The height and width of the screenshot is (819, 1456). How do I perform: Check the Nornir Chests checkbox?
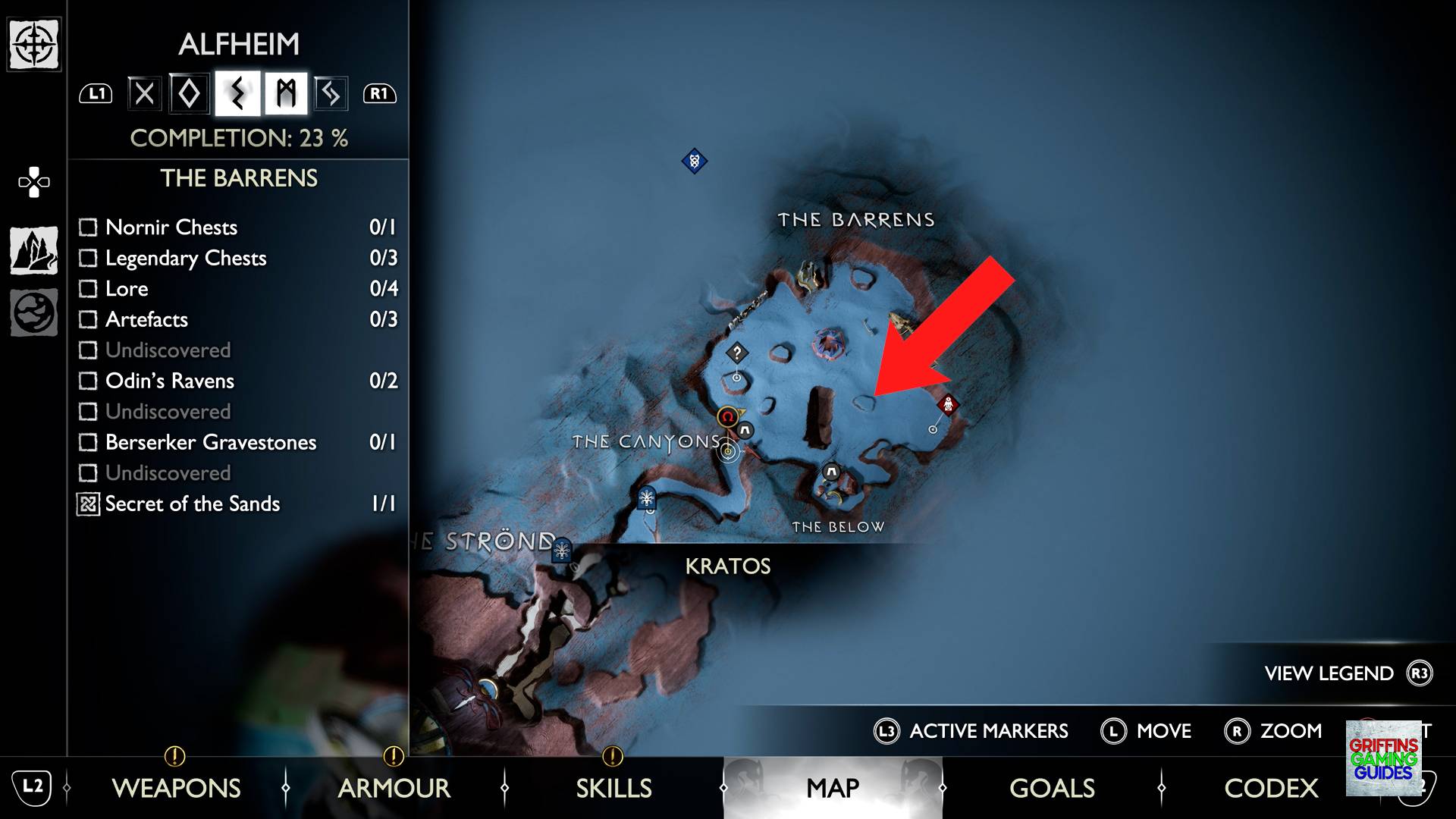pyautogui.click(x=87, y=227)
